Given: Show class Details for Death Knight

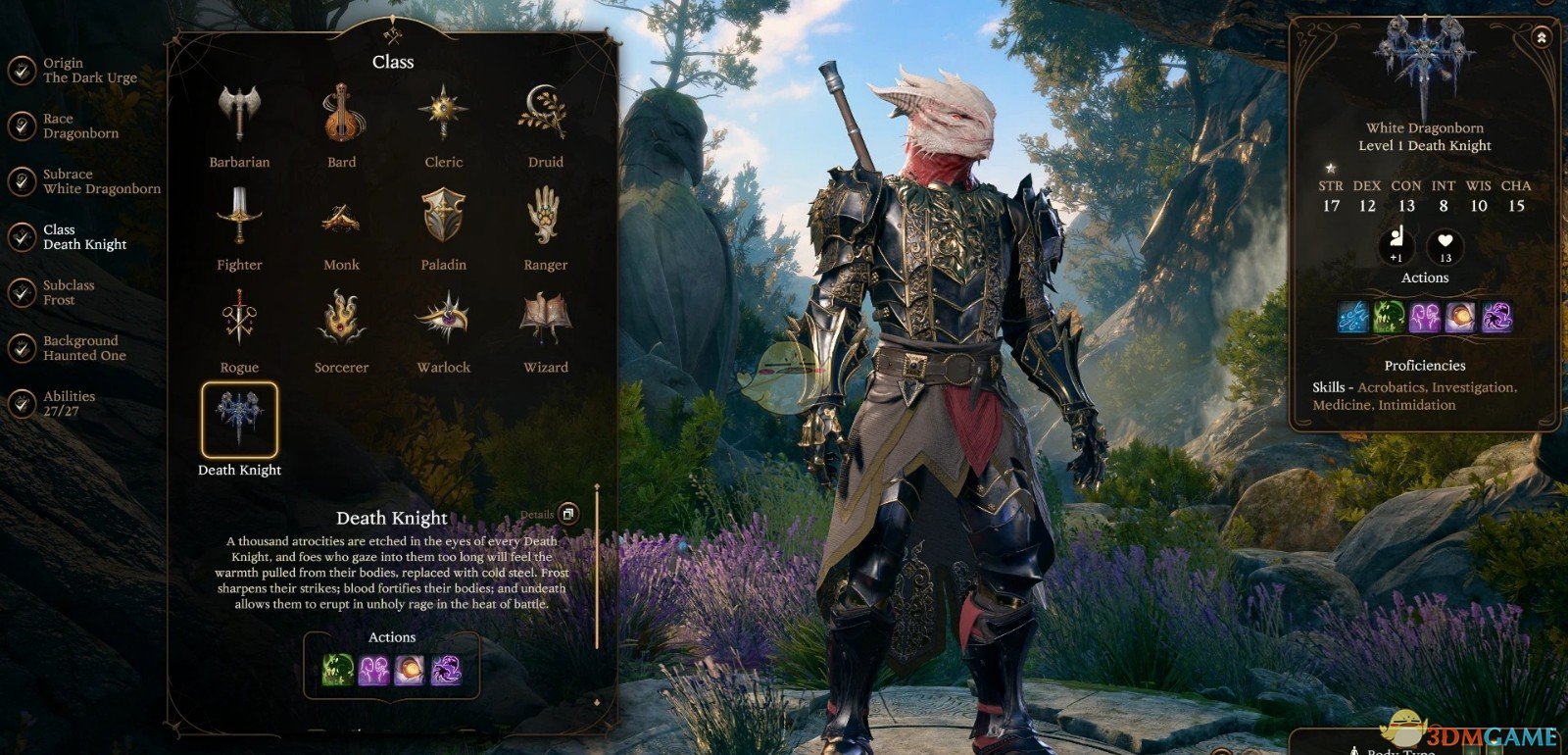Looking at the screenshot, I should pos(567,514).
